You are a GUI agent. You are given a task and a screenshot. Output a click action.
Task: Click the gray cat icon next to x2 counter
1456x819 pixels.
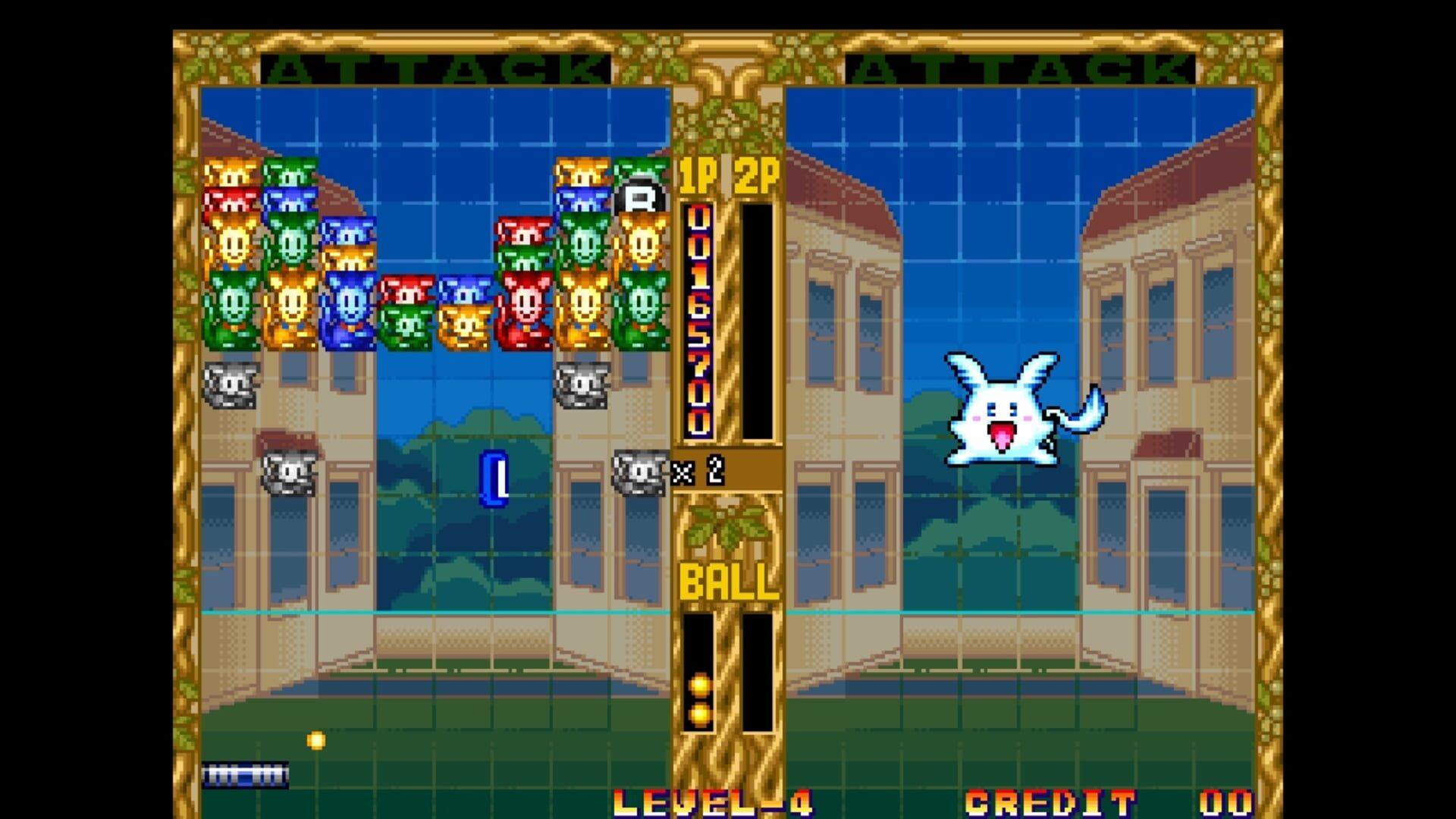tap(641, 474)
